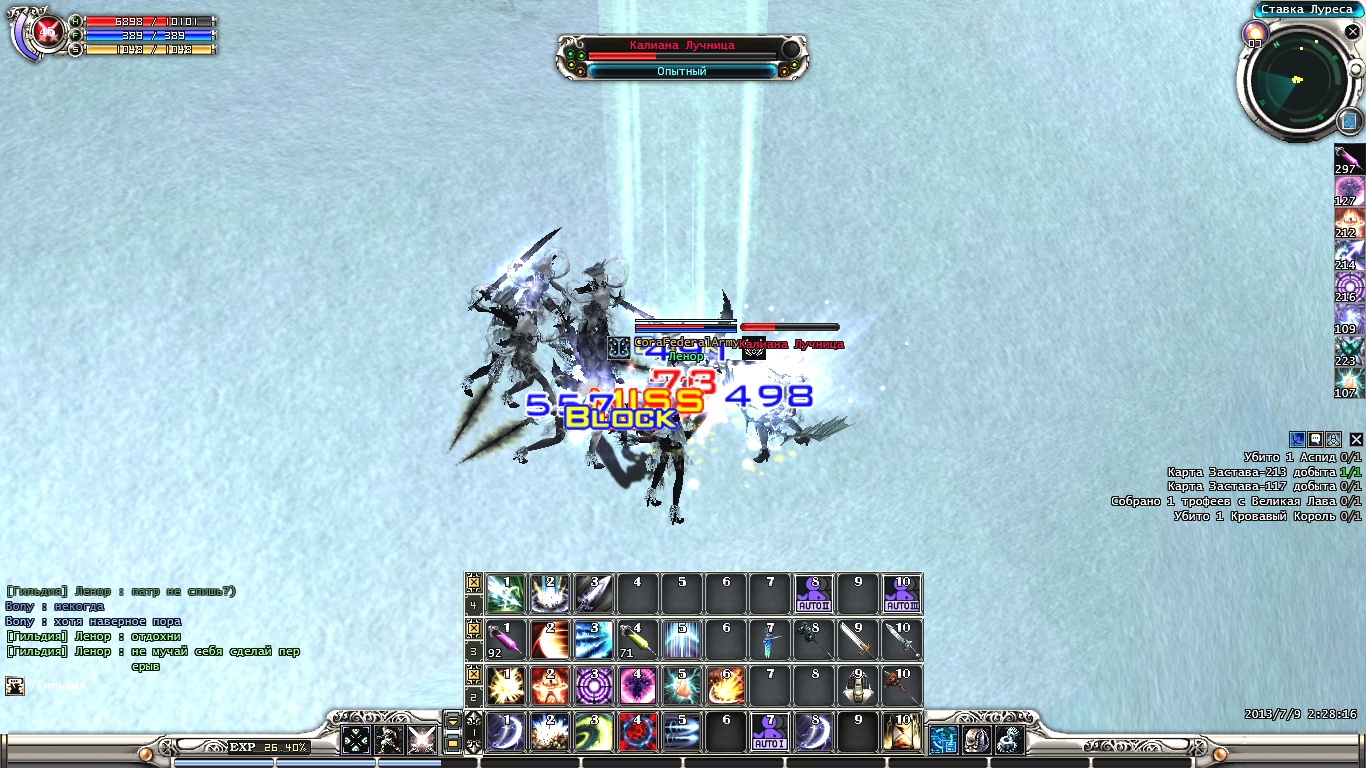Activate the AUTO II hotbar slot
Viewport: 1366px width, 768px height.
(x=813, y=594)
